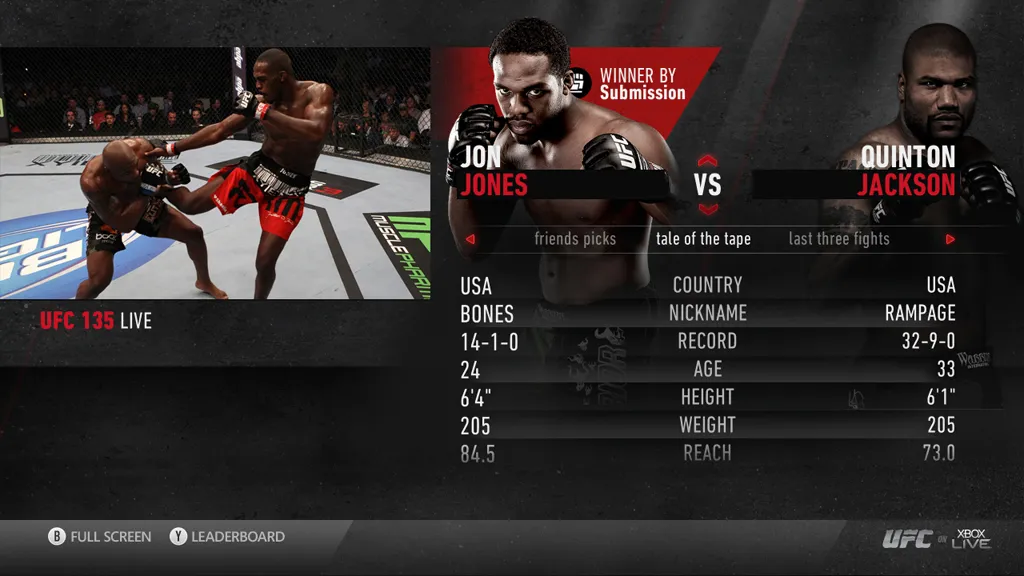
Task: Open the Leaderboard option
Action: (x=227, y=537)
